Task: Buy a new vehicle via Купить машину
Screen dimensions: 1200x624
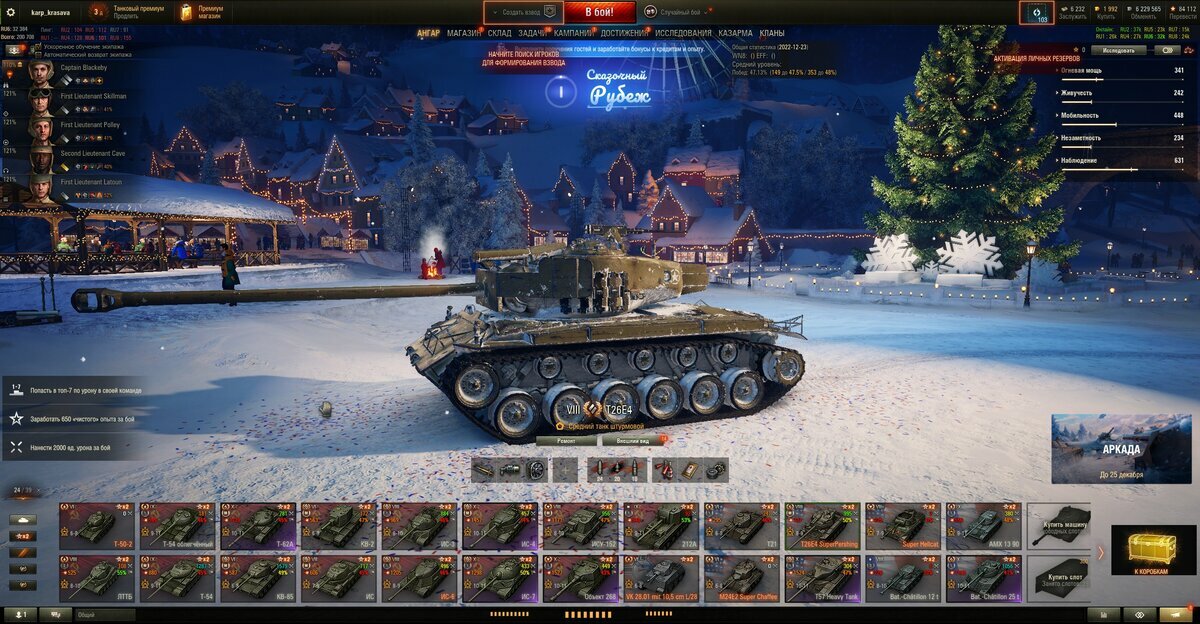Action: pyautogui.click(x=1059, y=524)
